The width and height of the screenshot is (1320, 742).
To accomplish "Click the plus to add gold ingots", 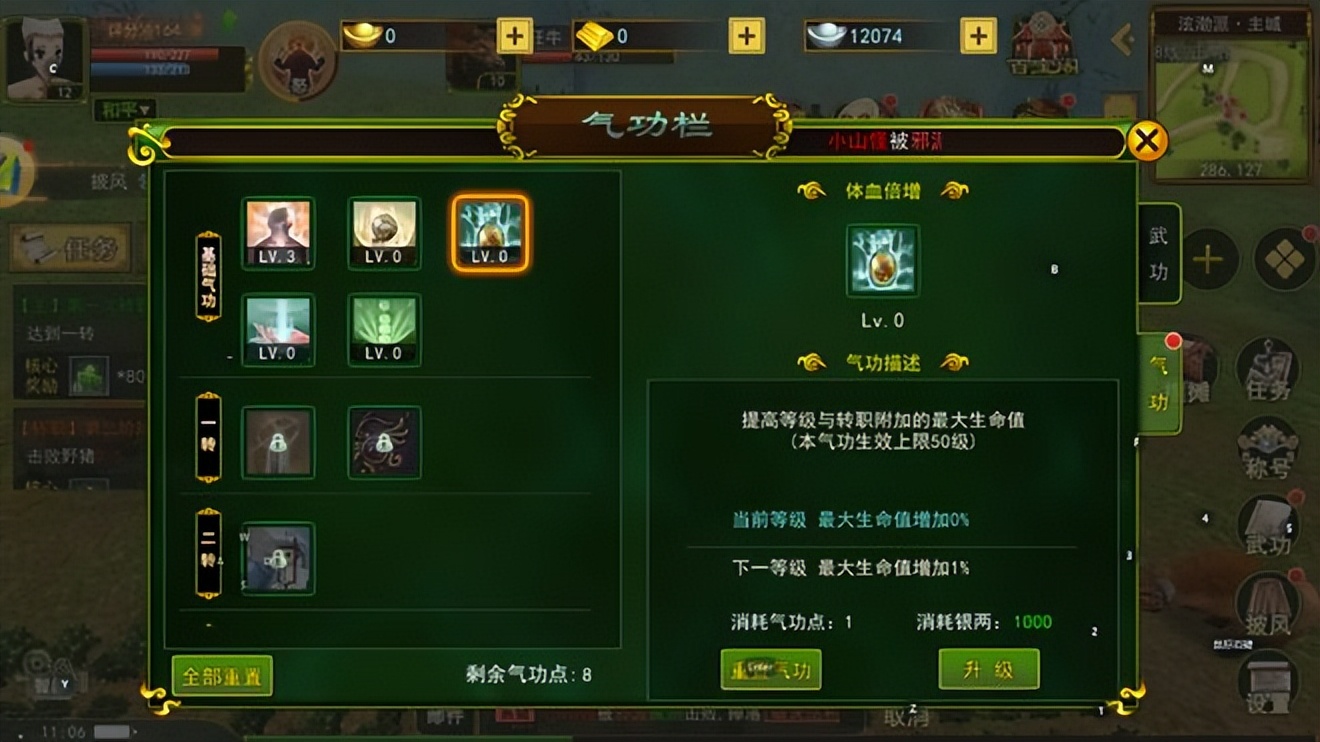I will (514, 35).
